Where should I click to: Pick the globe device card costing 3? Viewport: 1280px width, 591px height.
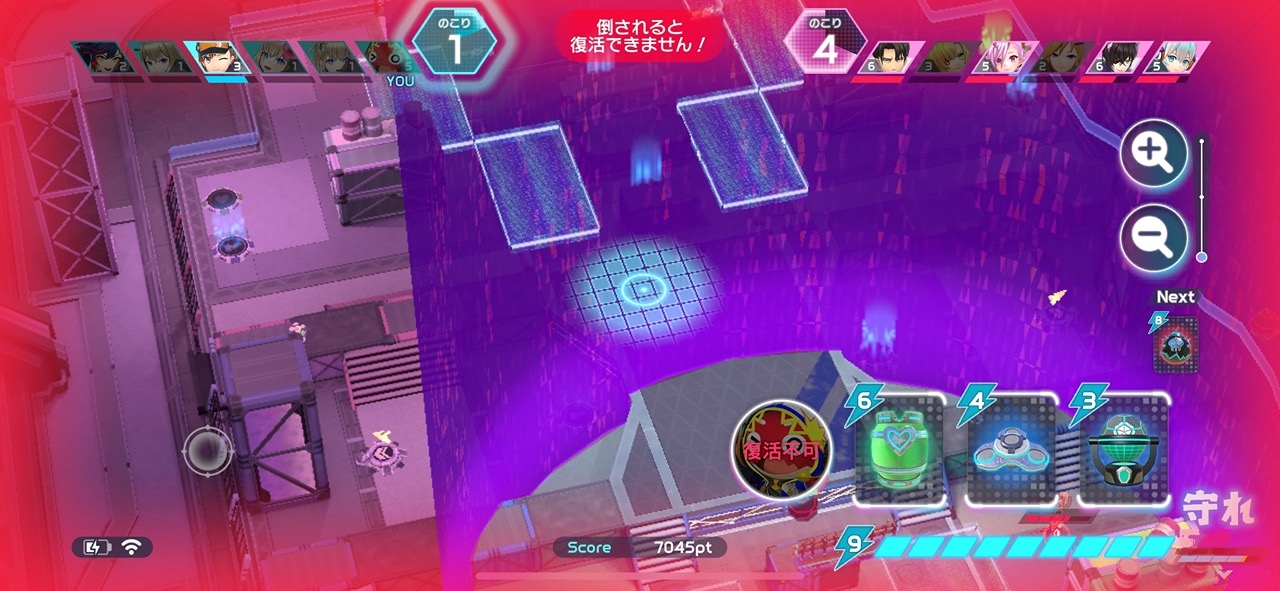1123,449
